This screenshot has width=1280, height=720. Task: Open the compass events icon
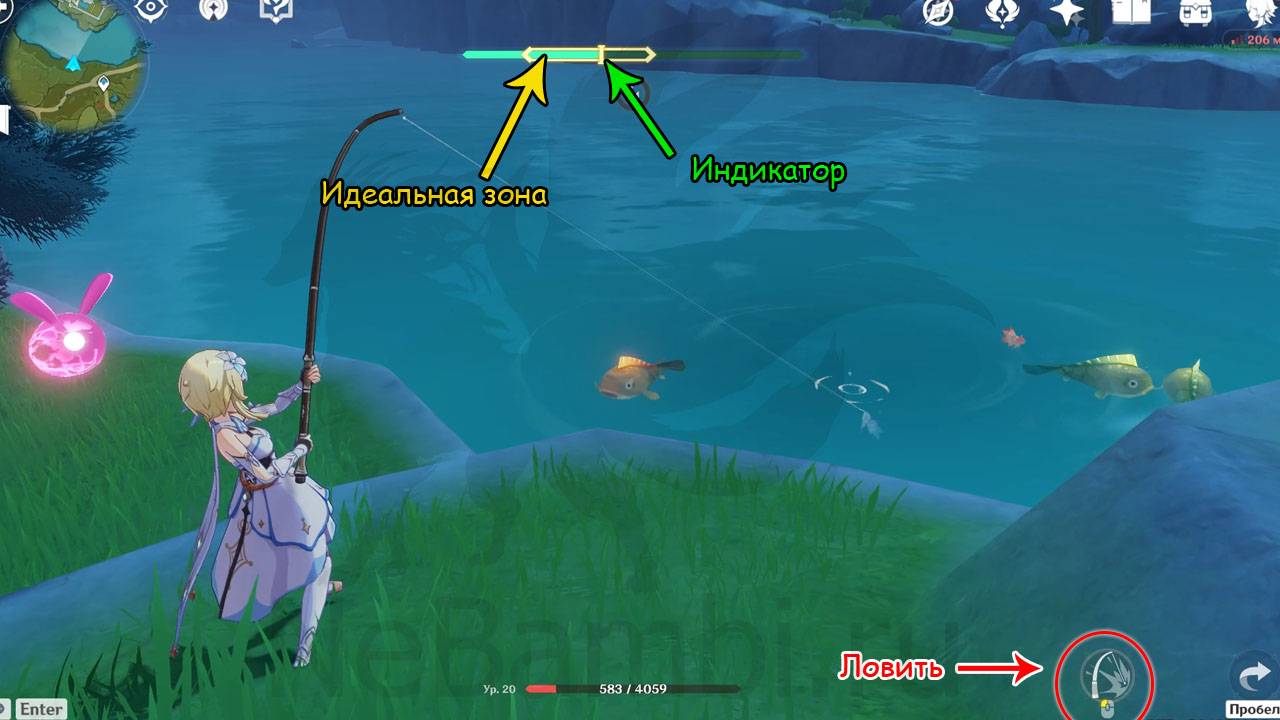(x=938, y=11)
